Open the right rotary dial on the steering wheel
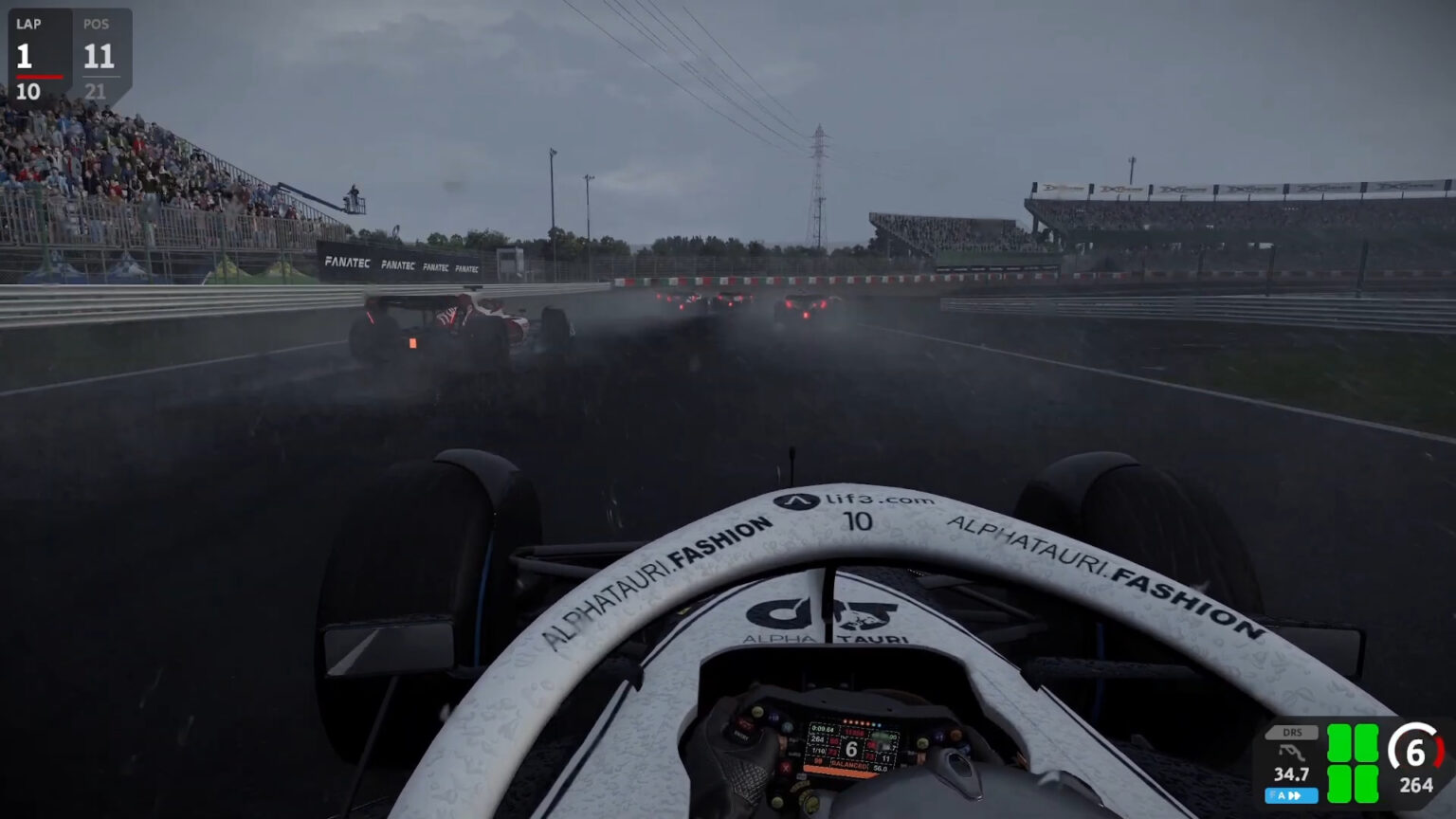Image resolution: width=1456 pixels, height=819 pixels. (x=922, y=743)
